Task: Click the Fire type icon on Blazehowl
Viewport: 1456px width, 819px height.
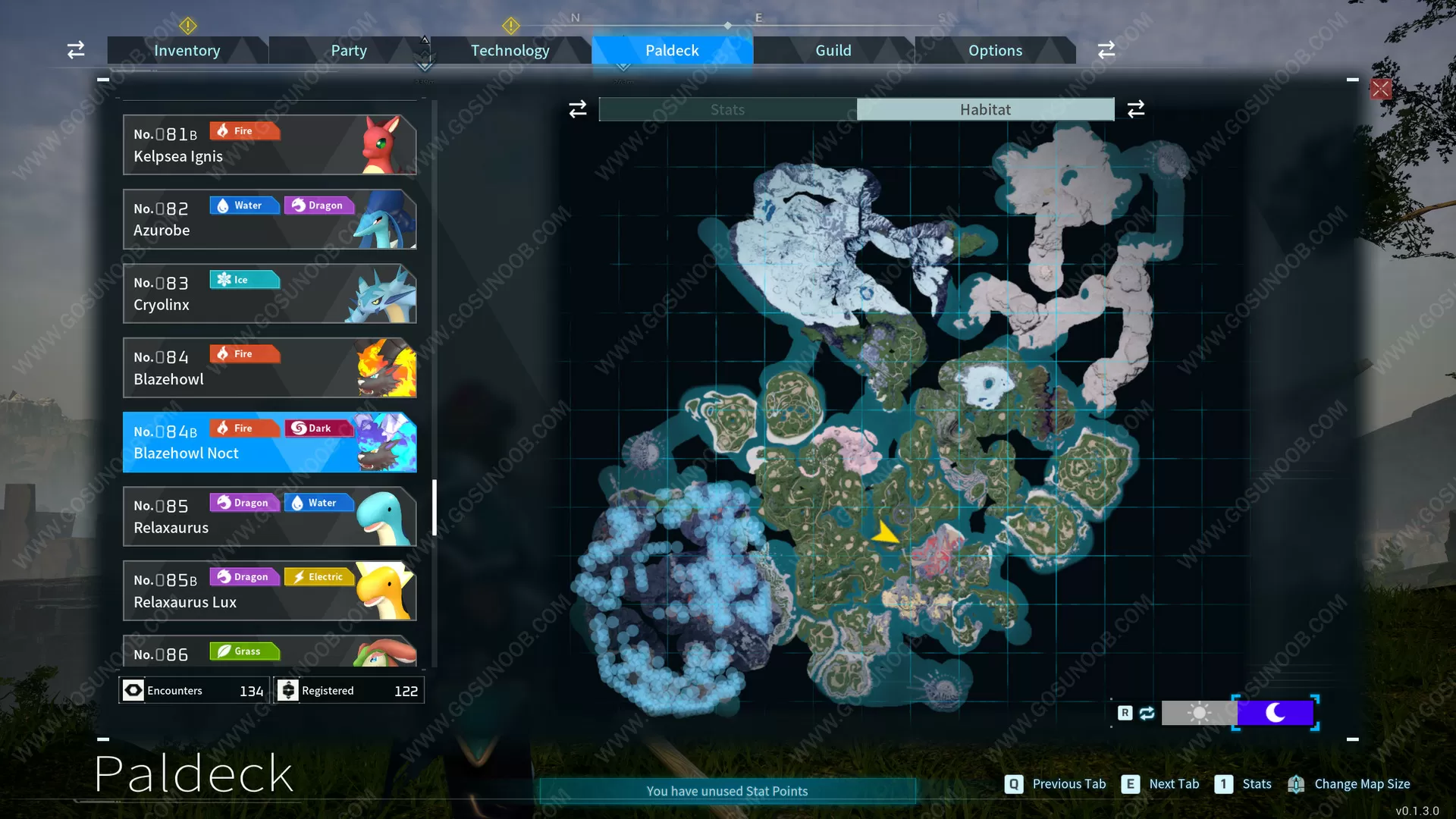Action: coord(244,353)
